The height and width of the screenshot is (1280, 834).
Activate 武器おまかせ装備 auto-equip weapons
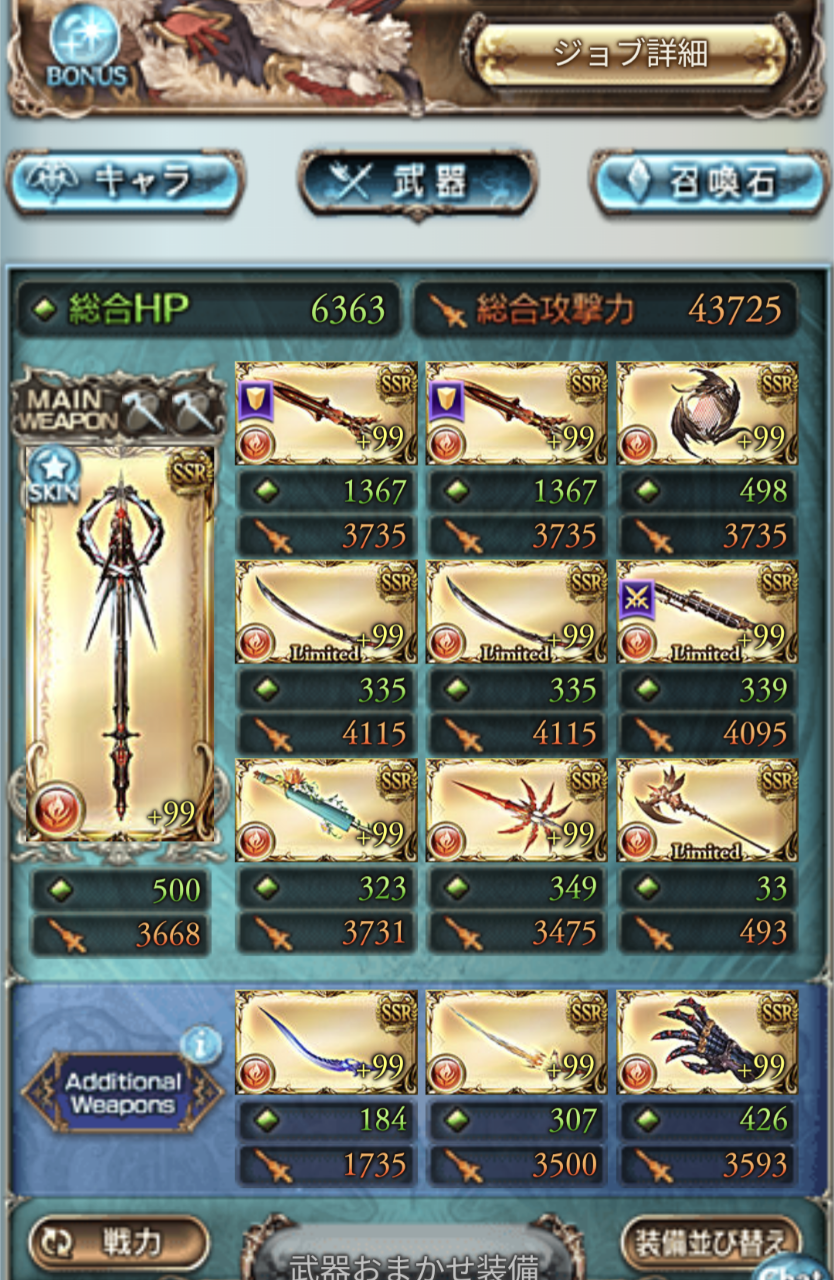tap(413, 1264)
